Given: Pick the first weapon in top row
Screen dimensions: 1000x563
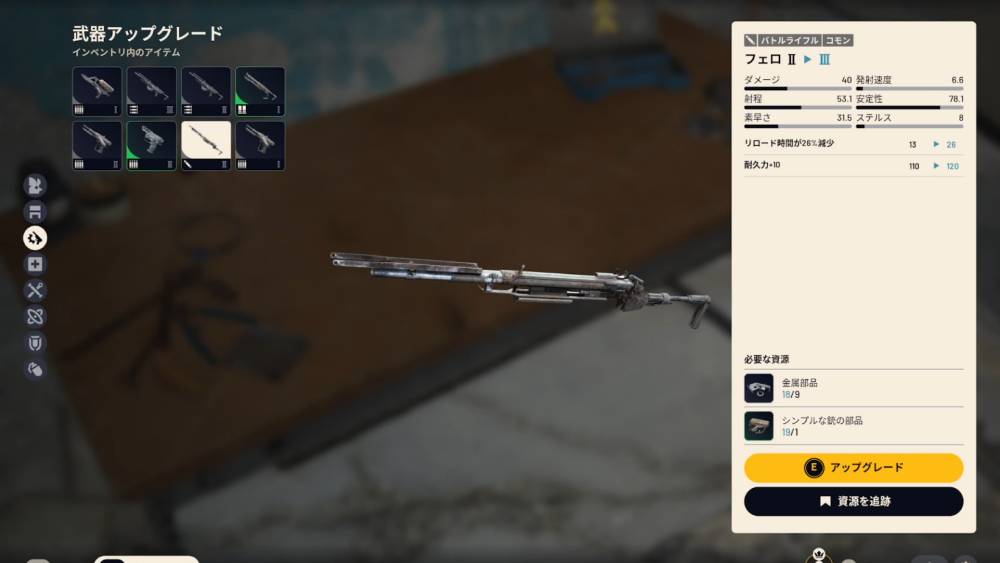Looking at the screenshot, I should click(x=97, y=92).
